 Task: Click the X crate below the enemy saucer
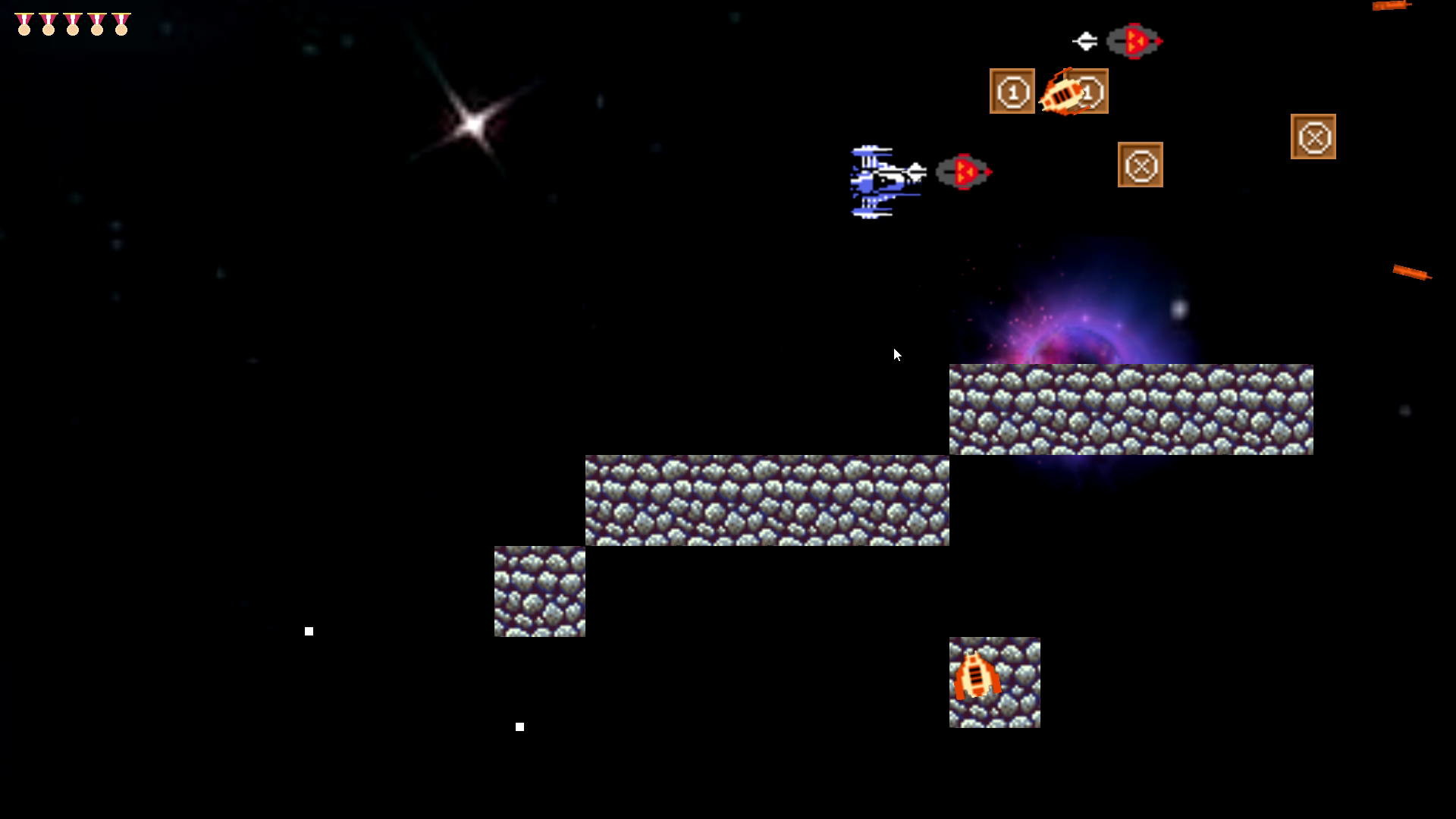tap(1141, 165)
